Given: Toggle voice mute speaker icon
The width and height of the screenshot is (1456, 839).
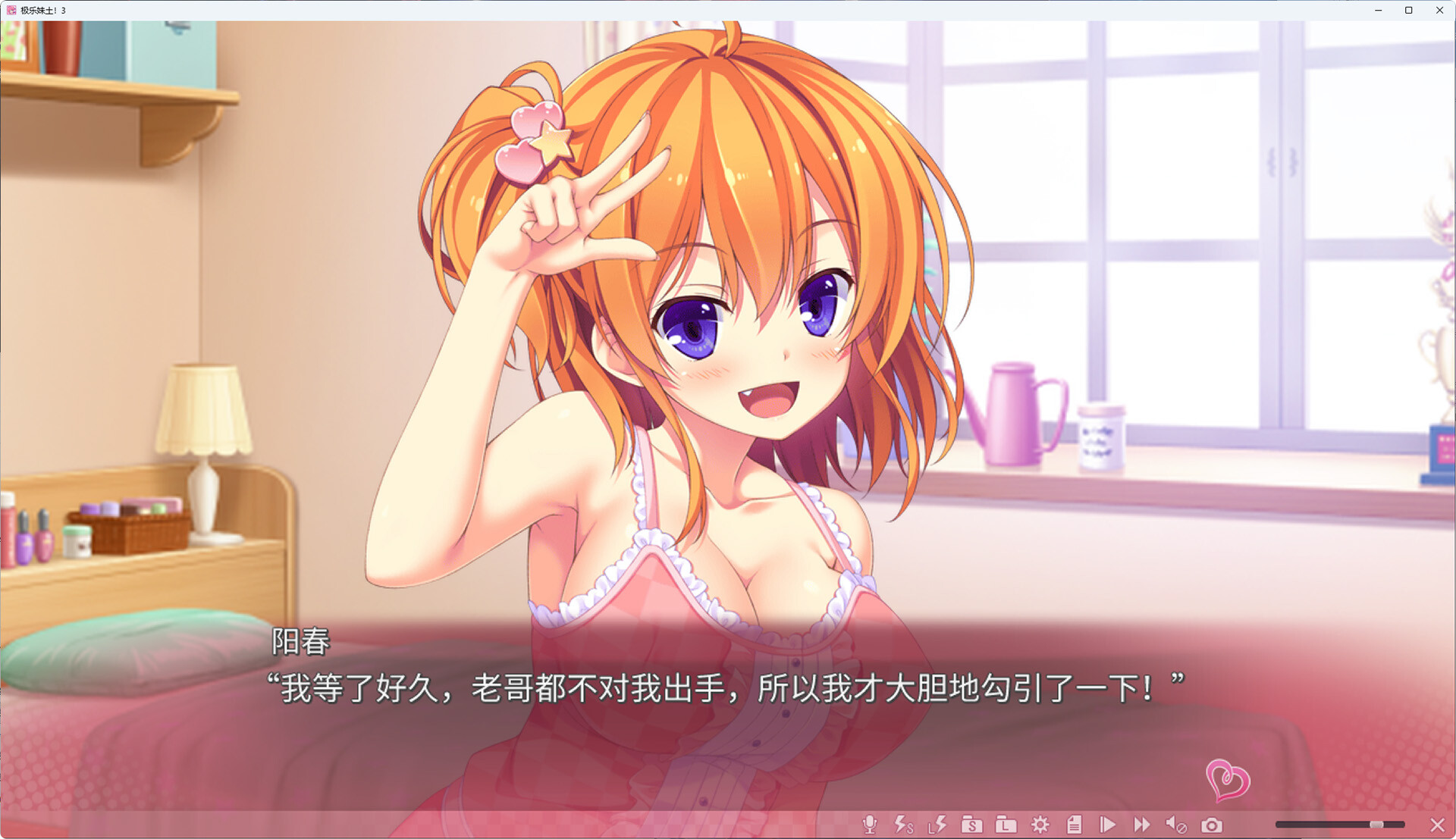Looking at the screenshot, I should pos(1176,825).
